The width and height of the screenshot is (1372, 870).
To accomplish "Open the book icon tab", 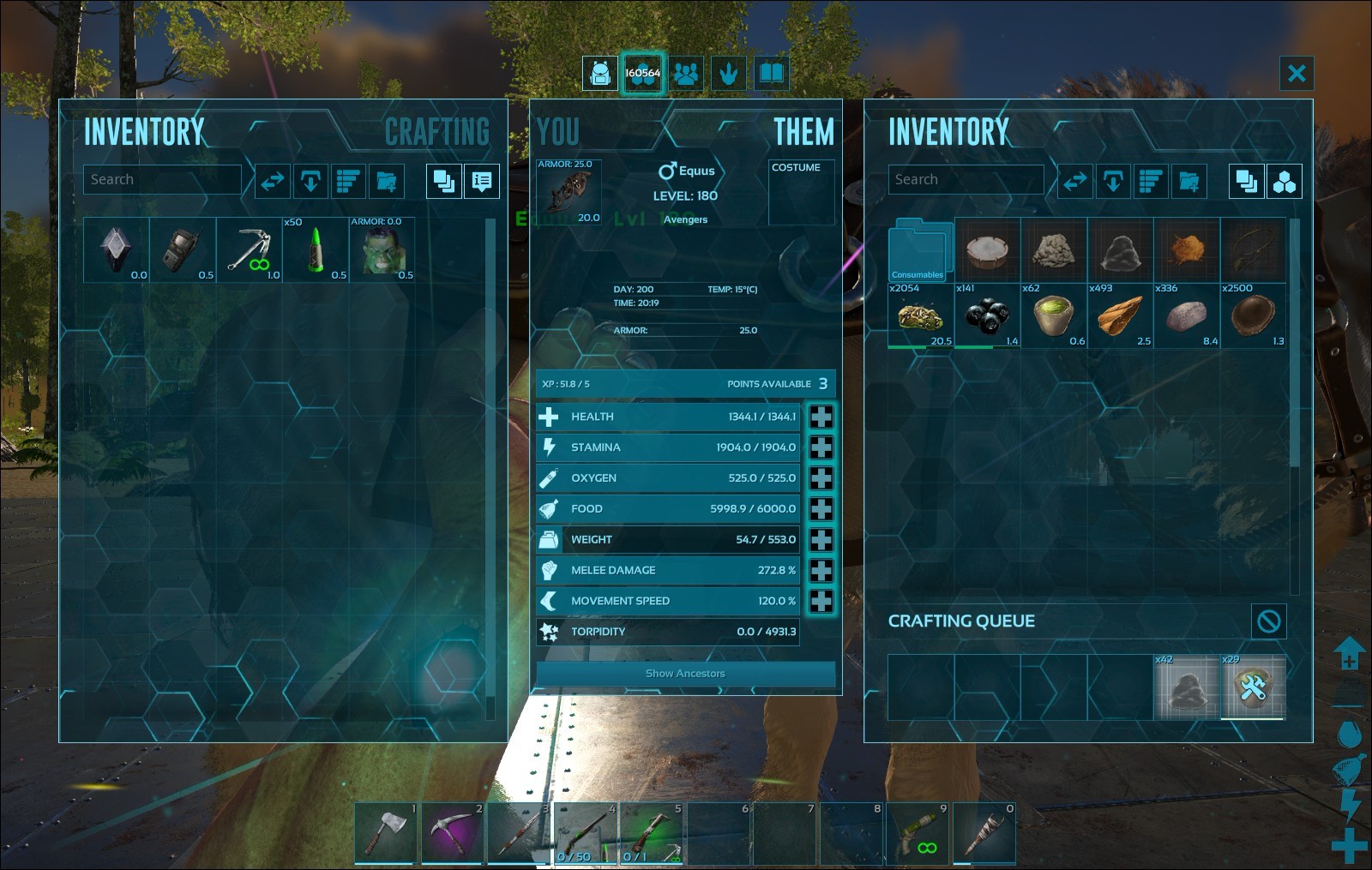I will click(772, 74).
